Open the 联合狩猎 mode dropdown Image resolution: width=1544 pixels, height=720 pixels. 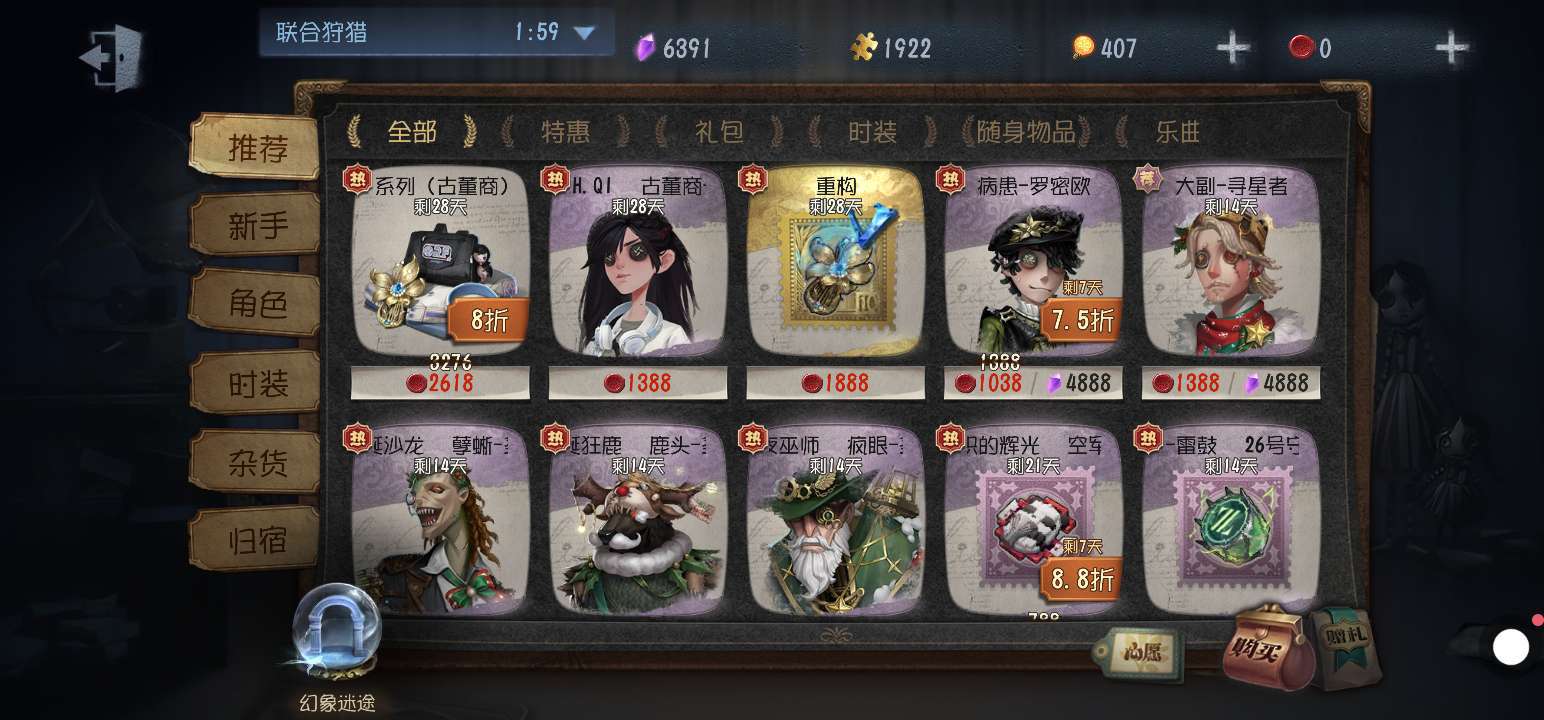(x=584, y=33)
